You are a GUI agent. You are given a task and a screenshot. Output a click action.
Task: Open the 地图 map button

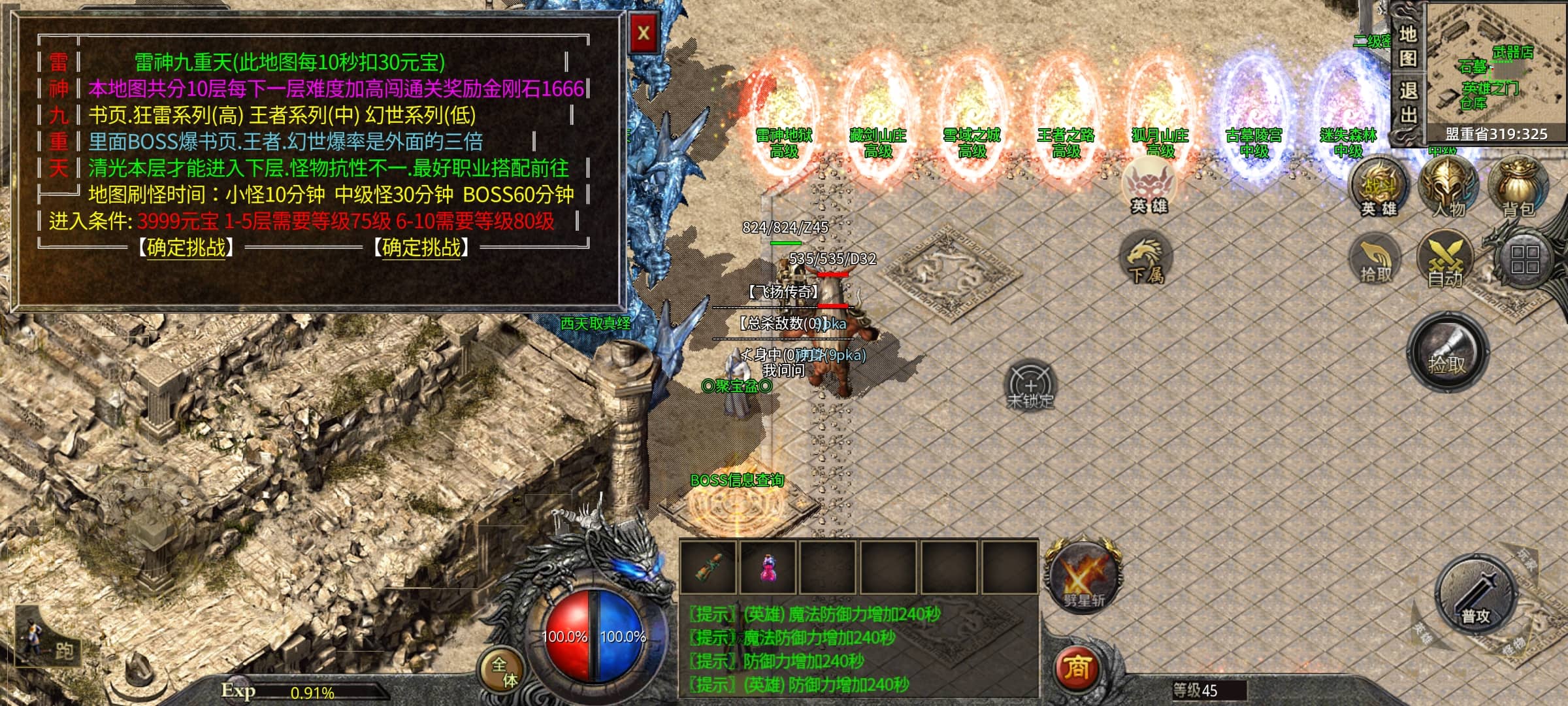pyautogui.click(x=1408, y=46)
